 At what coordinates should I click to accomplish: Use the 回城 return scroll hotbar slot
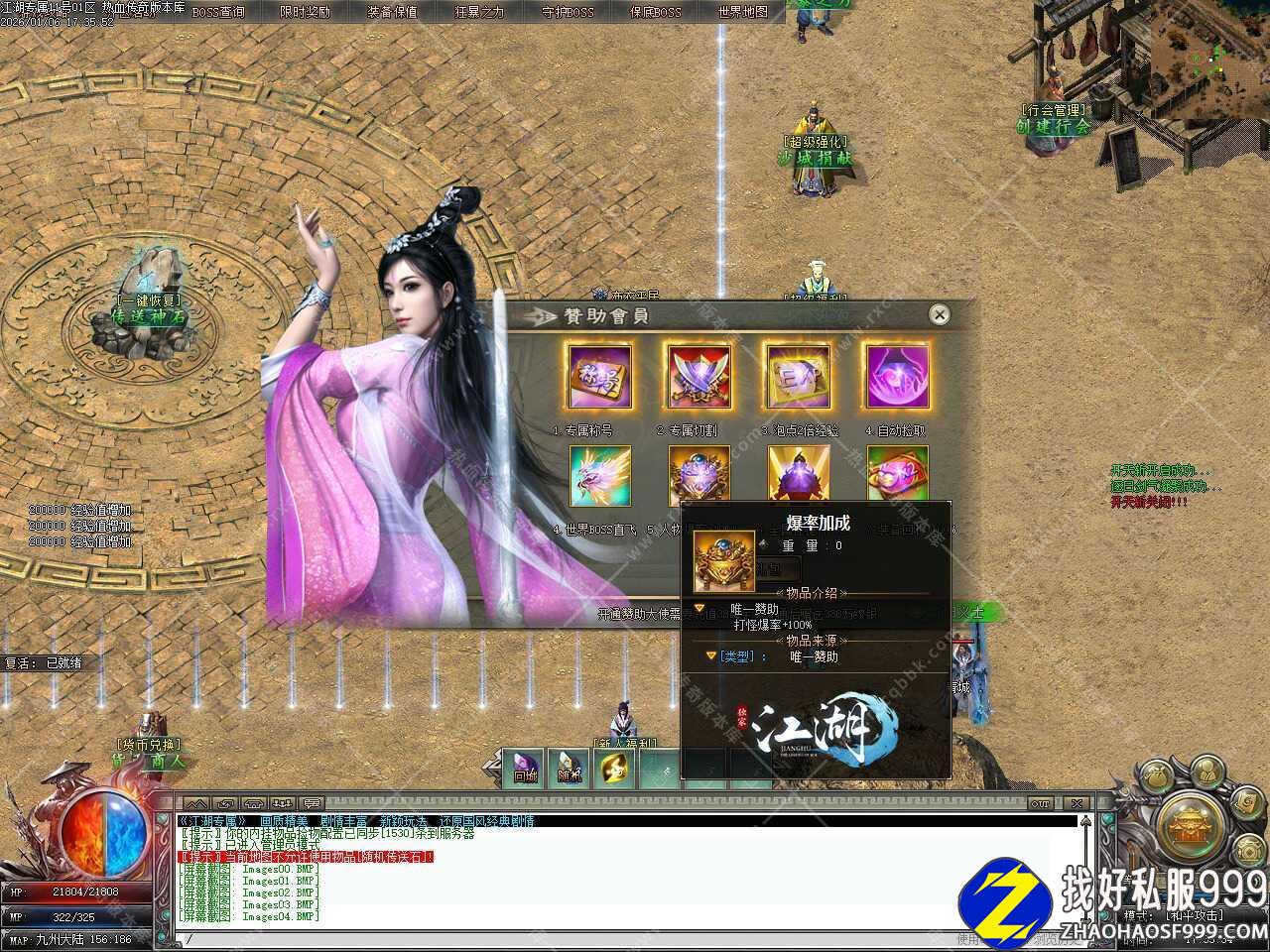point(524,770)
